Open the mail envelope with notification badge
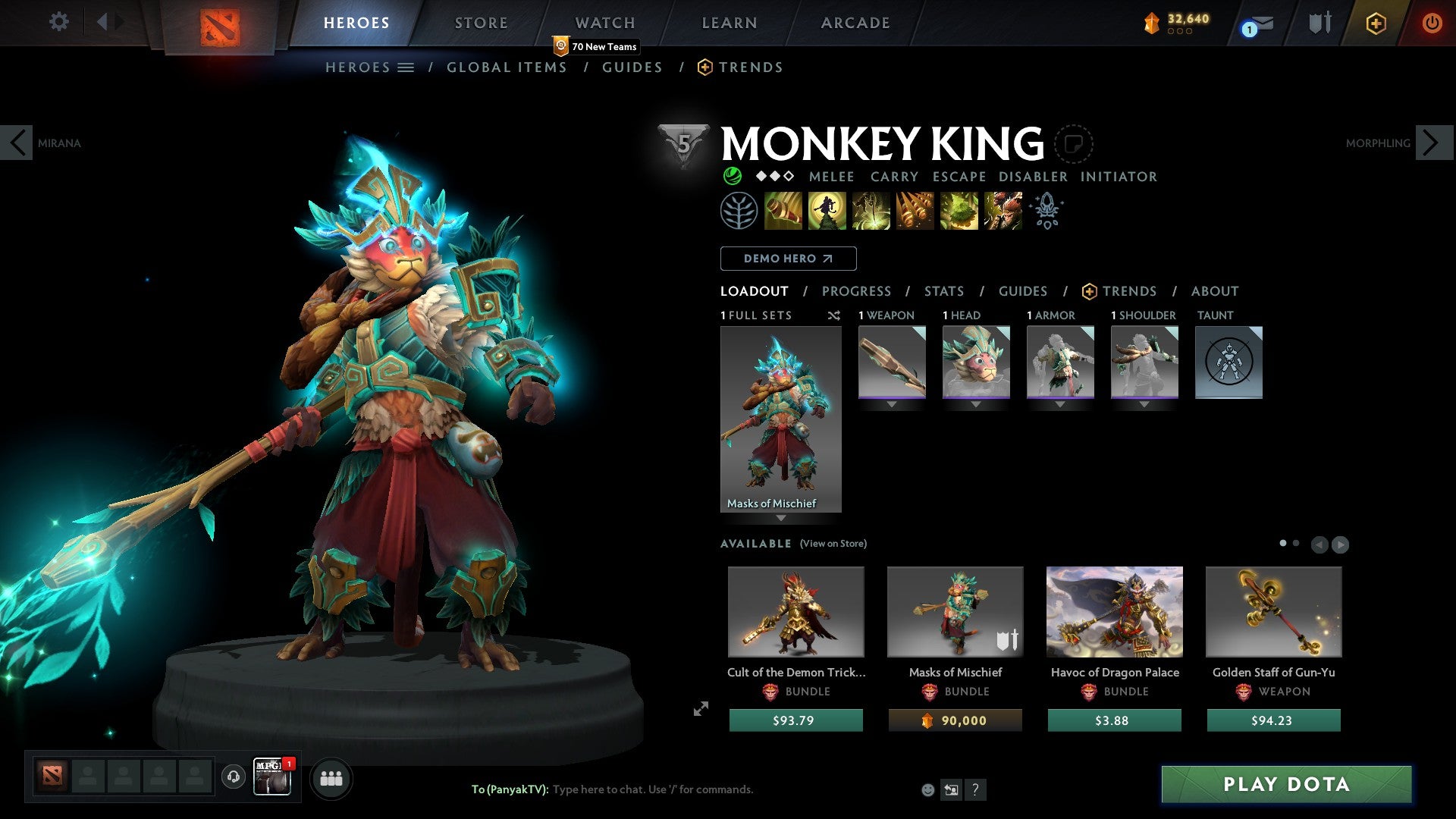The width and height of the screenshot is (1456, 819). (x=1253, y=24)
